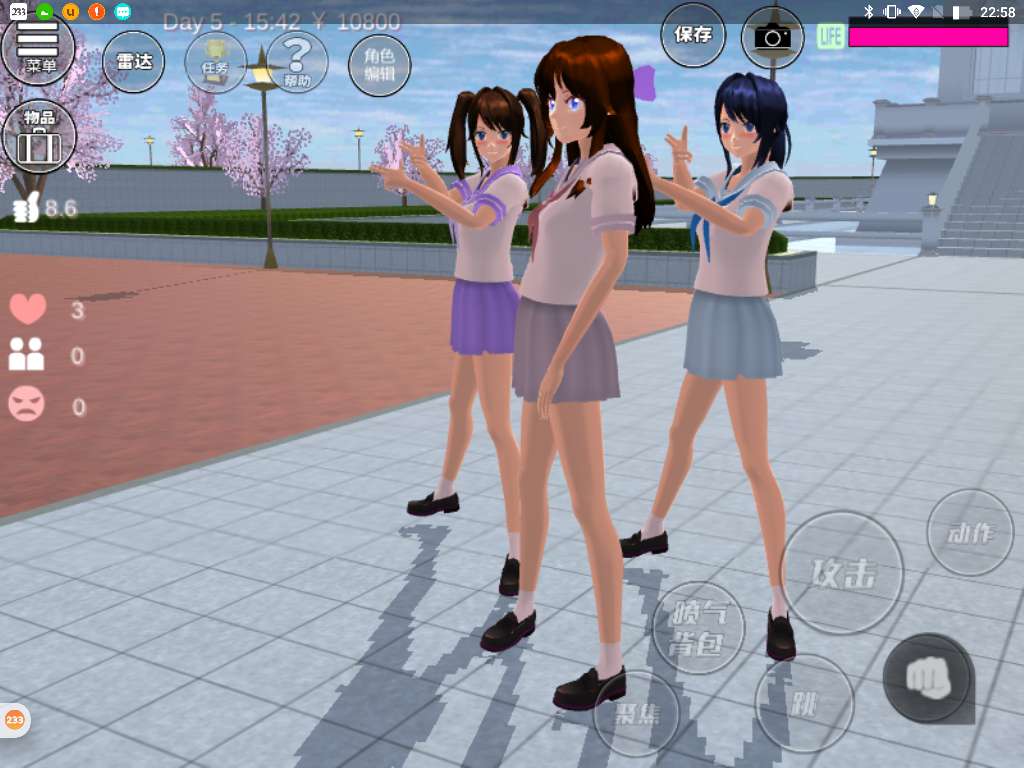This screenshot has height=768, width=1024.
Task: Open the 菜单 main menu
Action: pyautogui.click(x=39, y=48)
